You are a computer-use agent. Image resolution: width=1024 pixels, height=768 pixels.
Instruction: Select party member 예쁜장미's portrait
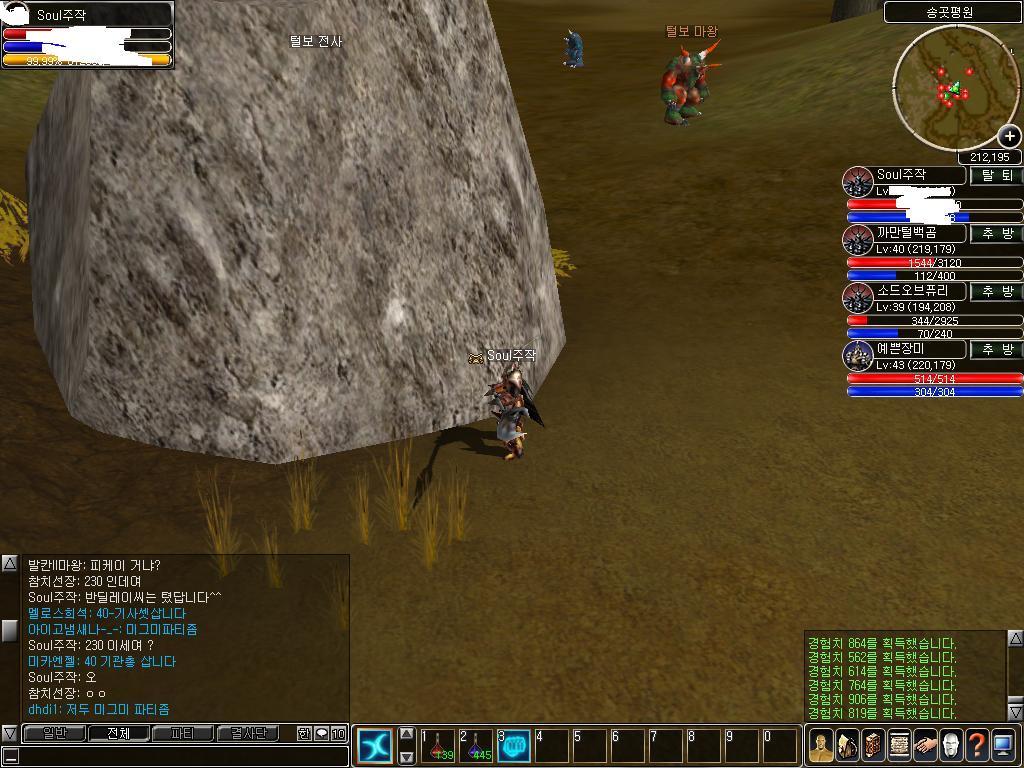click(x=858, y=355)
